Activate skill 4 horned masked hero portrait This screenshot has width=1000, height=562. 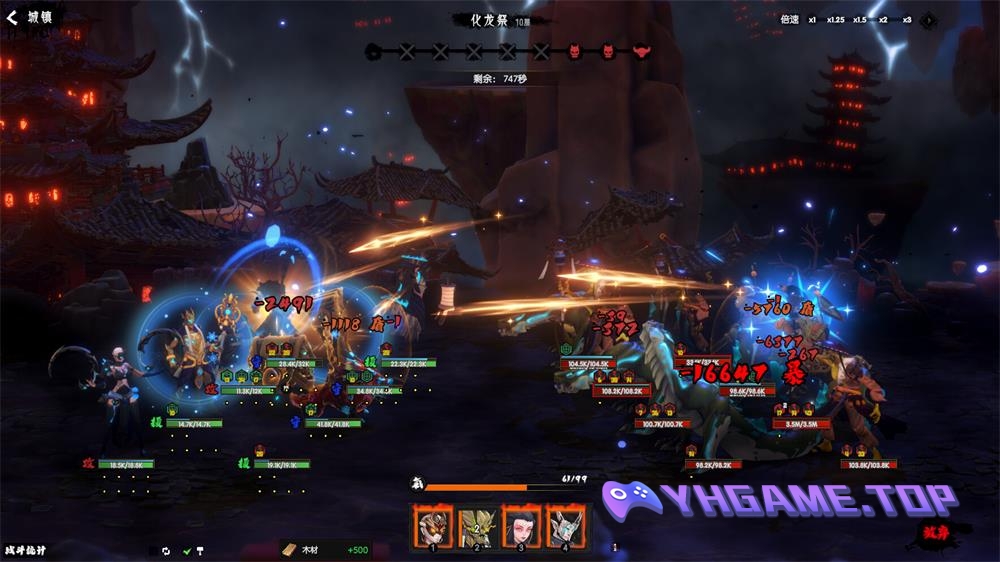[565, 526]
